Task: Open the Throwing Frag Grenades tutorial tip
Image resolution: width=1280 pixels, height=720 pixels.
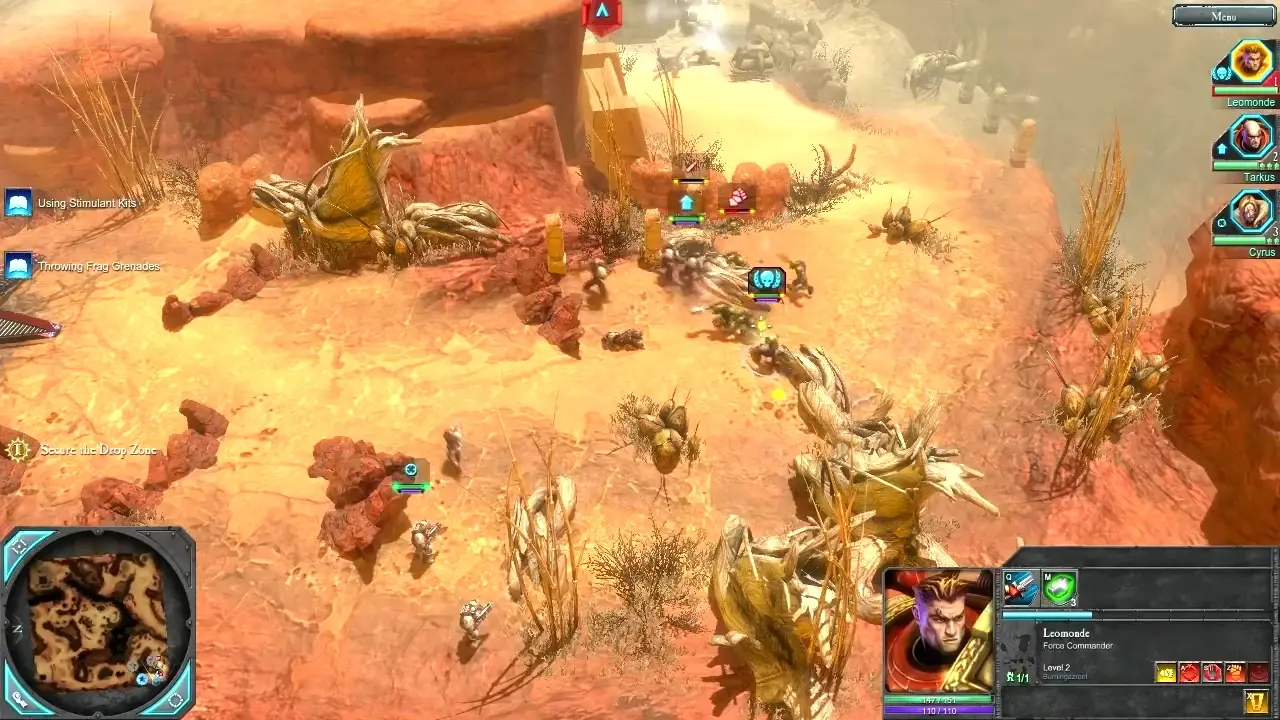Action: [19, 266]
